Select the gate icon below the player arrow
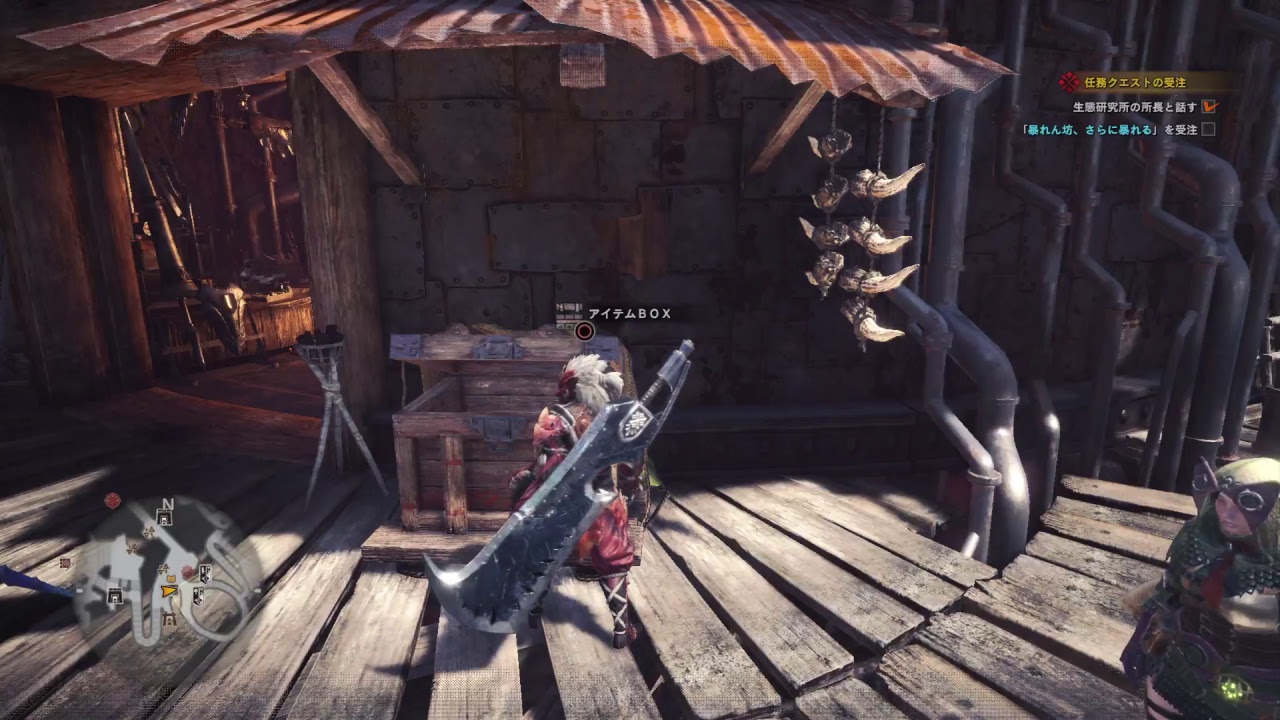The height and width of the screenshot is (720, 1280). click(169, 619)
